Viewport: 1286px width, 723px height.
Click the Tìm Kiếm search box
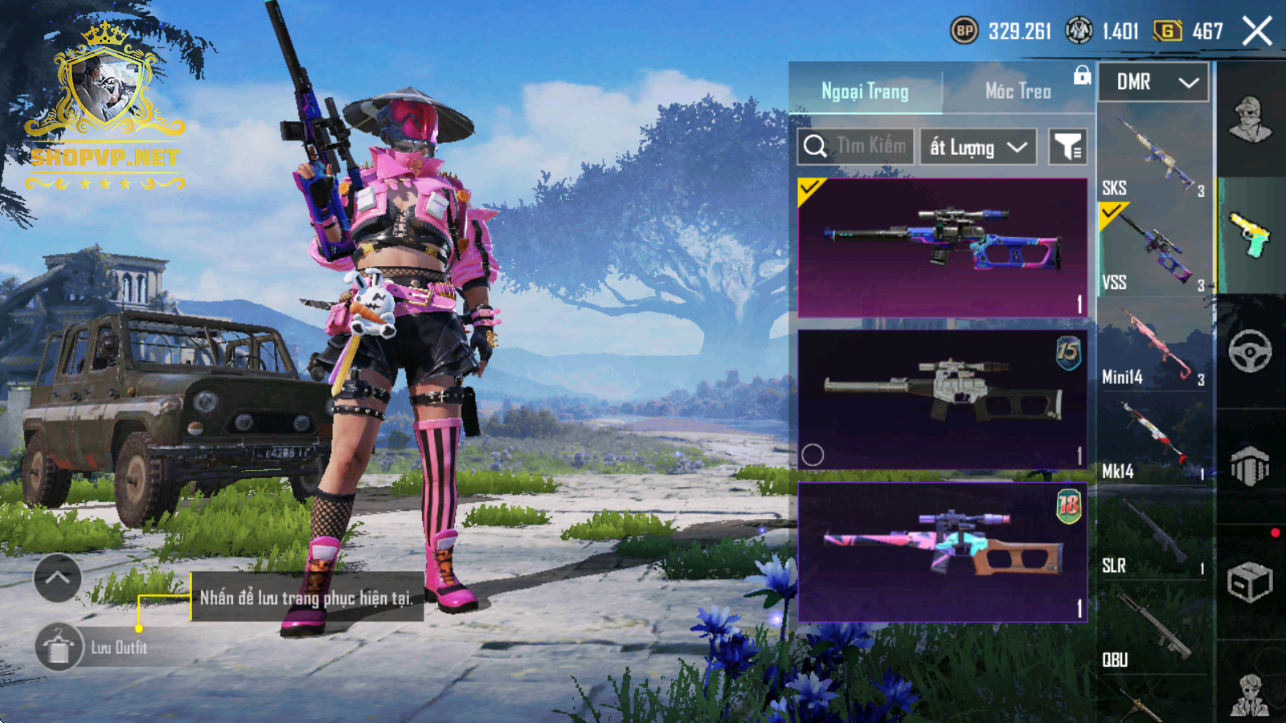856,147
